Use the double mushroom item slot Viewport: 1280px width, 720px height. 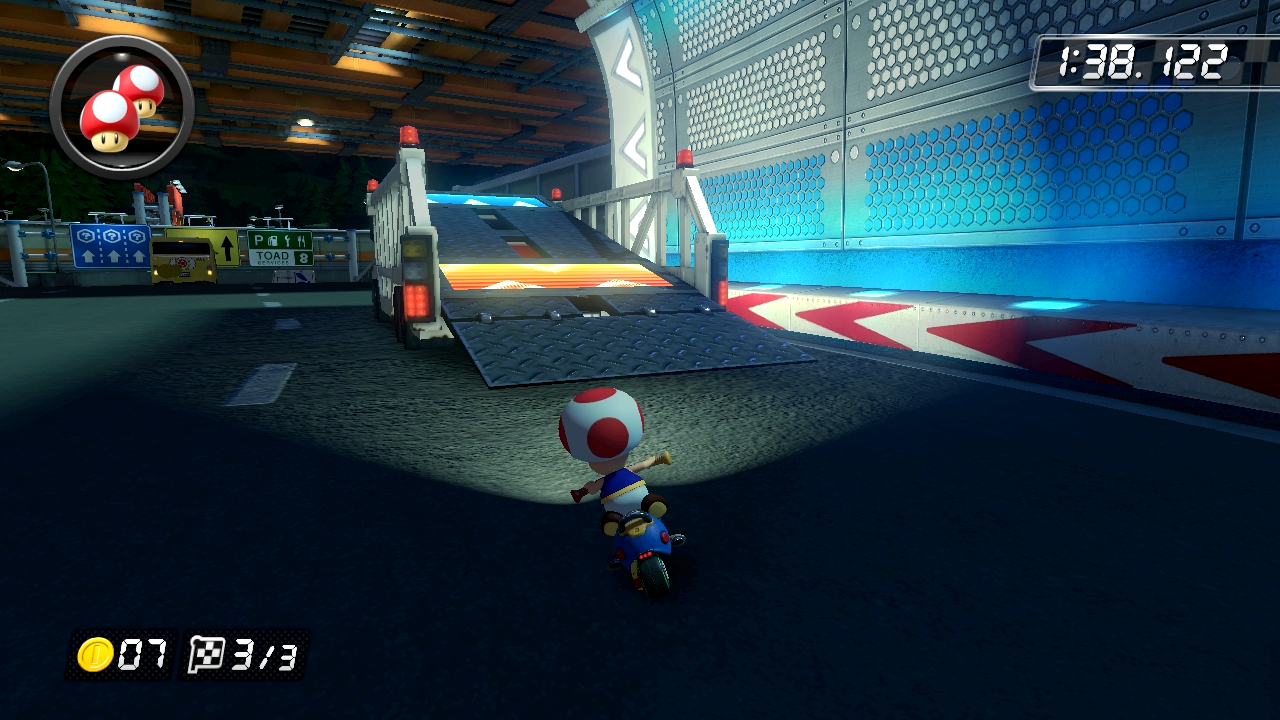point(121,107)
